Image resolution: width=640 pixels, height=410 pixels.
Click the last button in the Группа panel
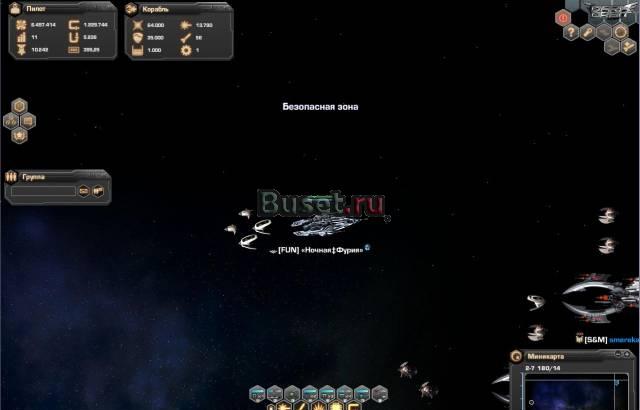tap(98, 190)
